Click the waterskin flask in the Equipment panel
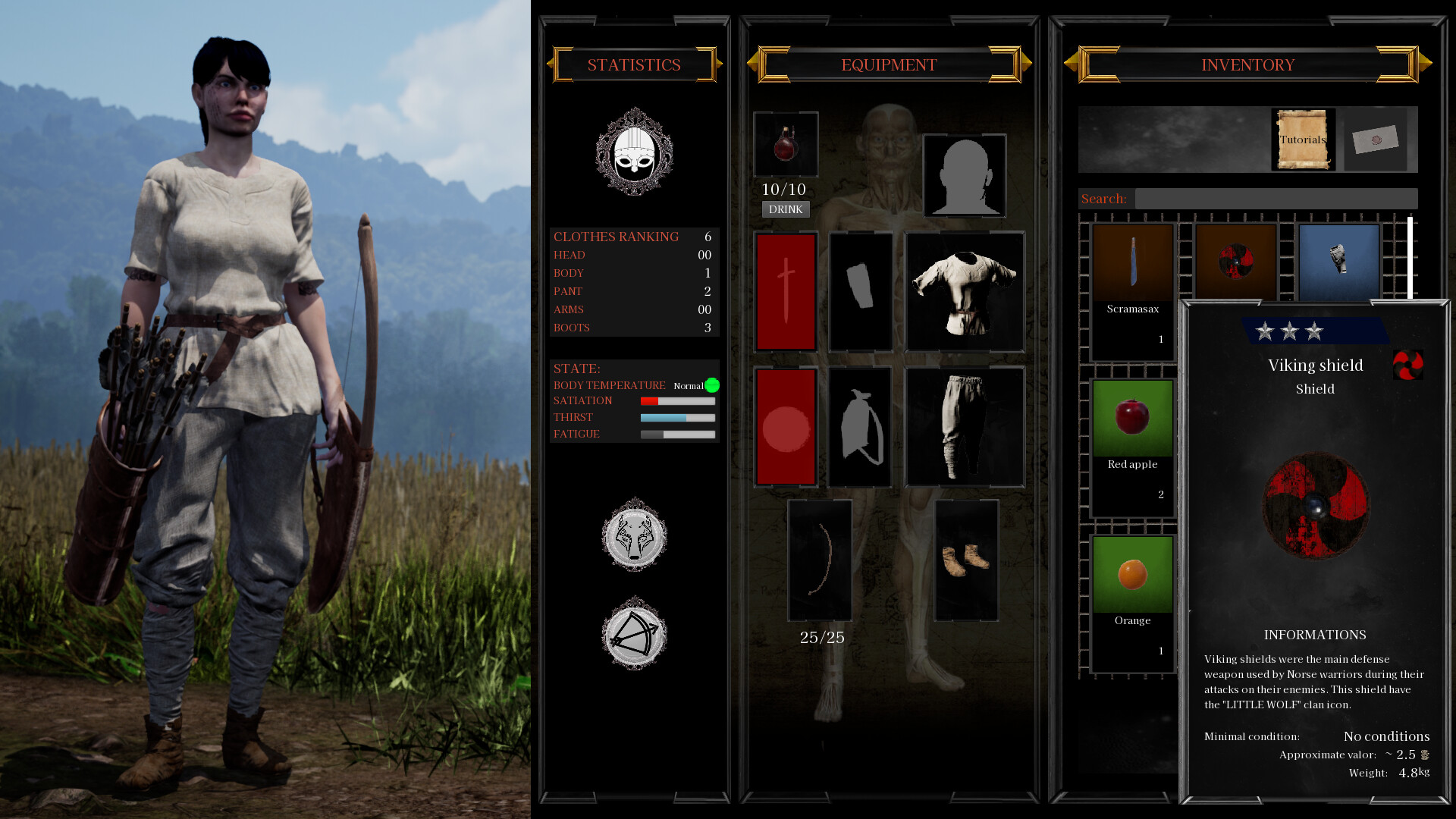The width and height of the screenshot is (1456, 819). coord(786,144)
